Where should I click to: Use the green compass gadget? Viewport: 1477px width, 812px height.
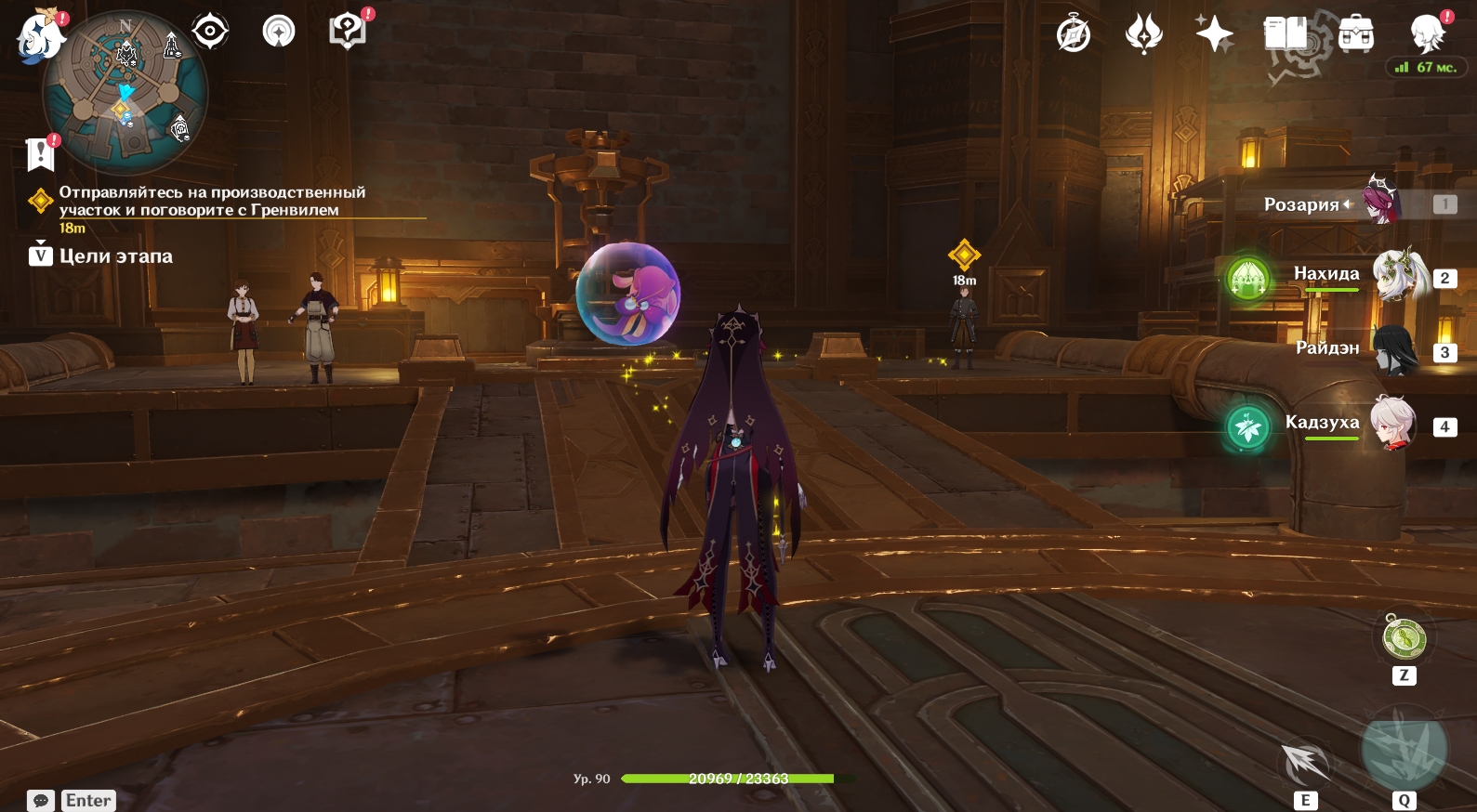pyautogui.click(x=1404, y=638)
